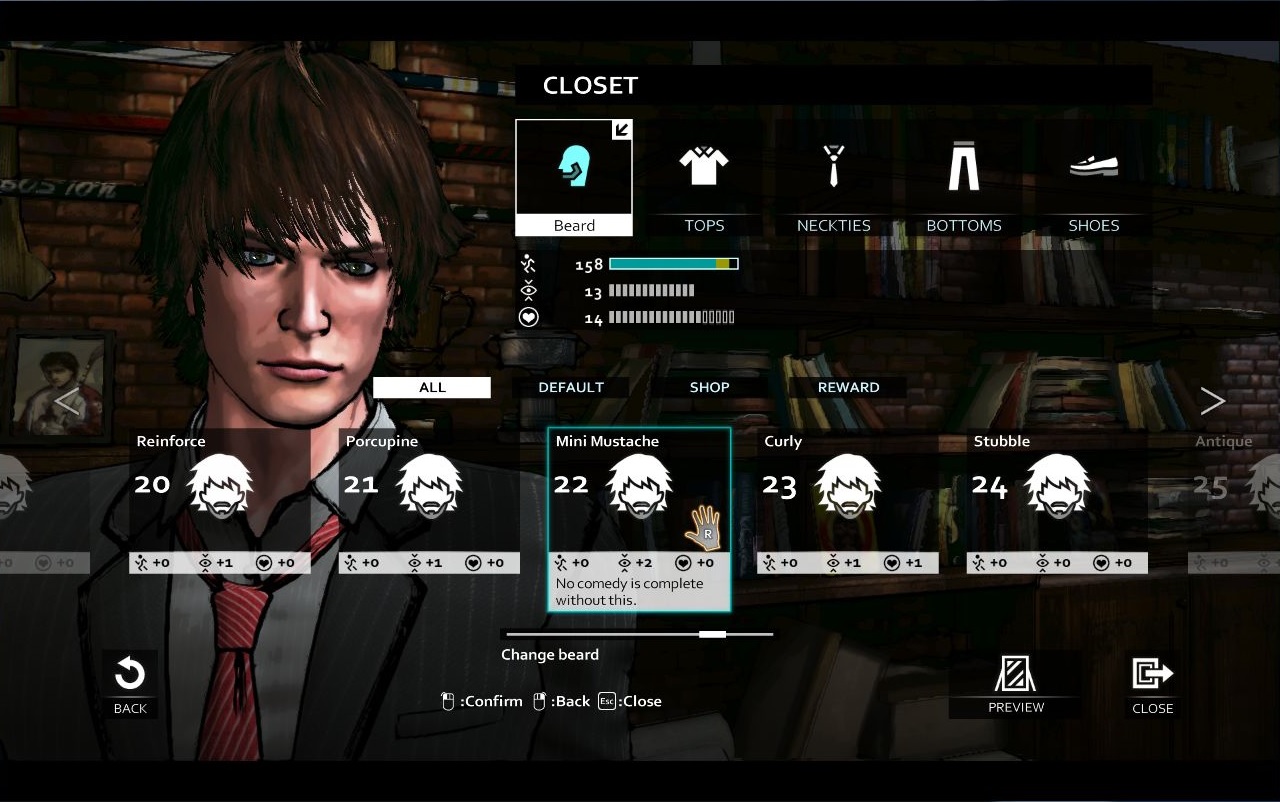Open the REWARD filter list
The height and width of the screenshot is (802, 1280).
[x=846, y=387]
